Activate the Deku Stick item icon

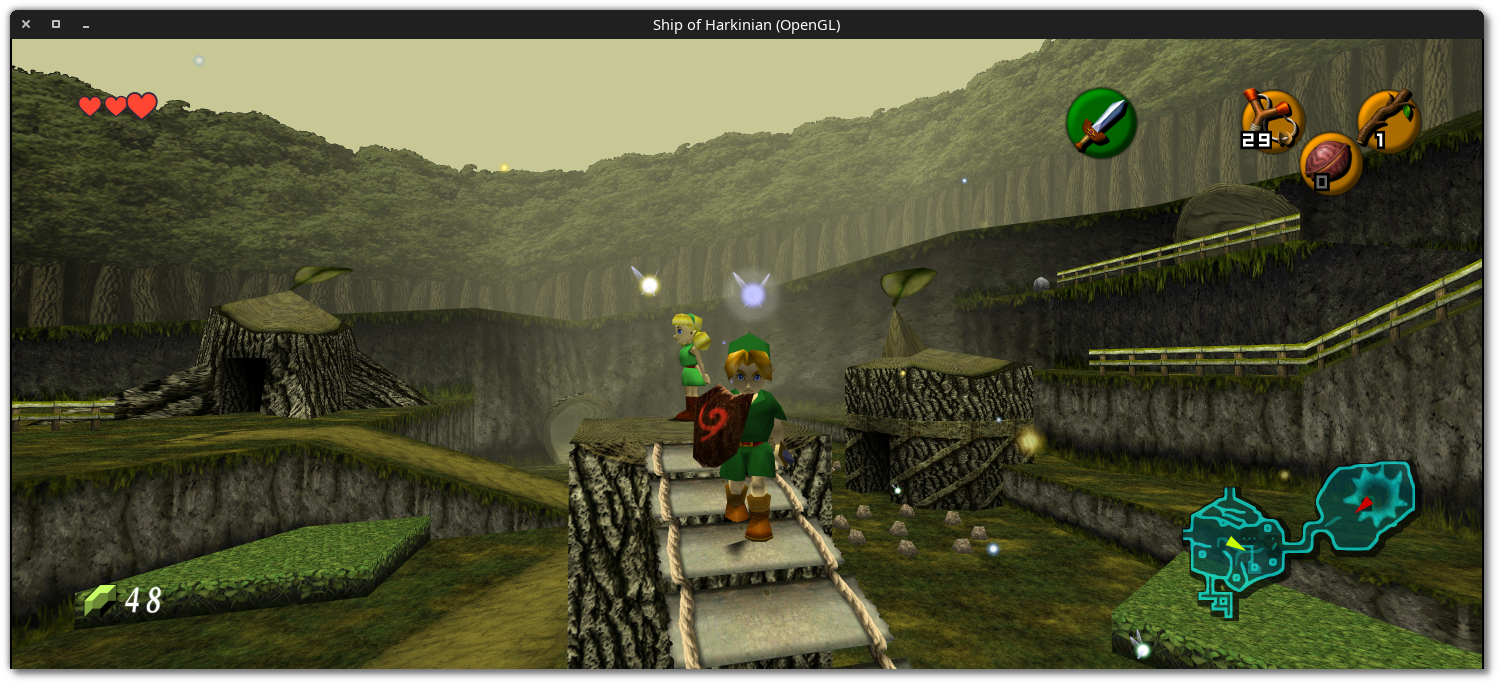1388,121
